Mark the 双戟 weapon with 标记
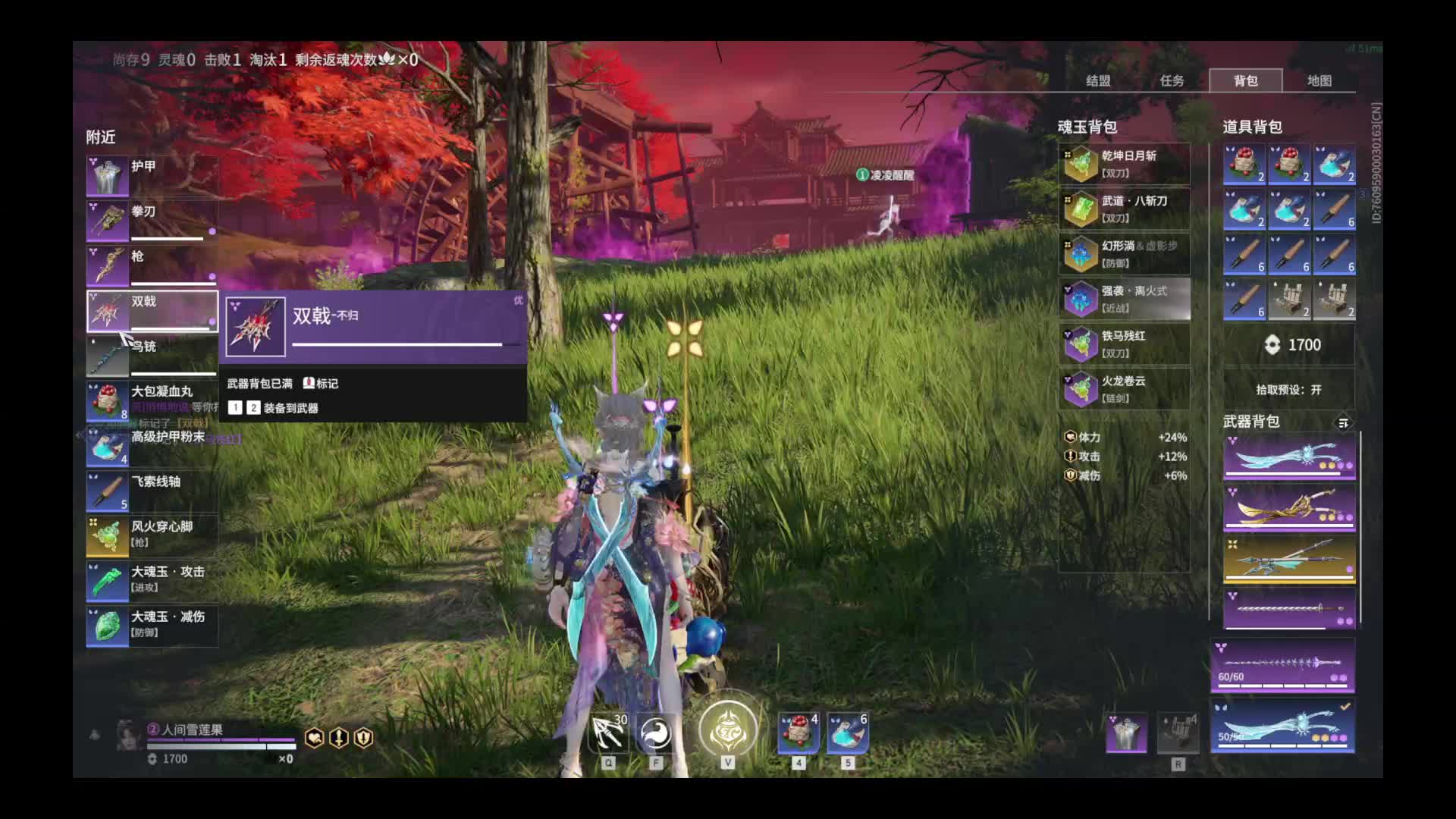 (321, 384)
